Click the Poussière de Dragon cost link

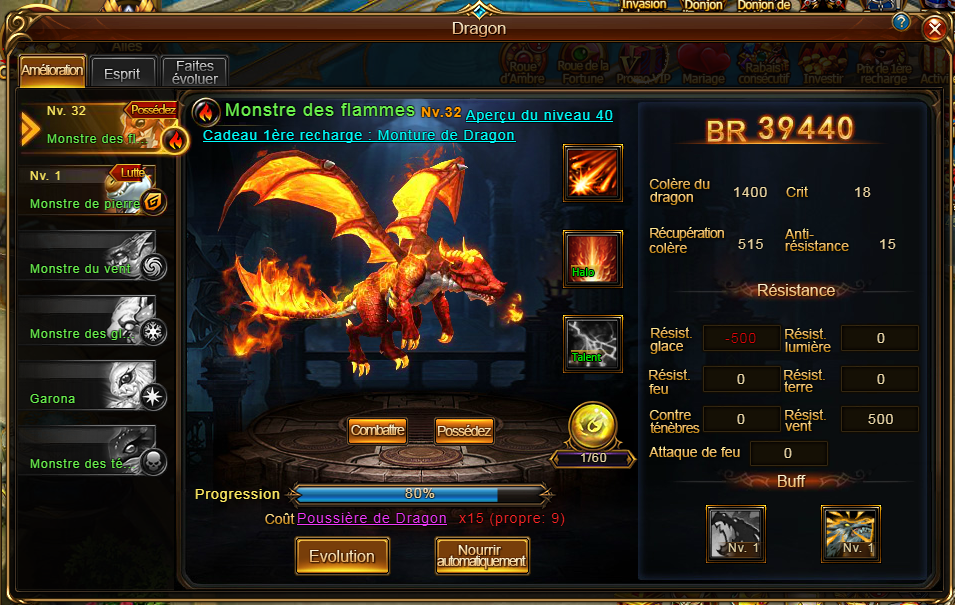pos(372,518)
